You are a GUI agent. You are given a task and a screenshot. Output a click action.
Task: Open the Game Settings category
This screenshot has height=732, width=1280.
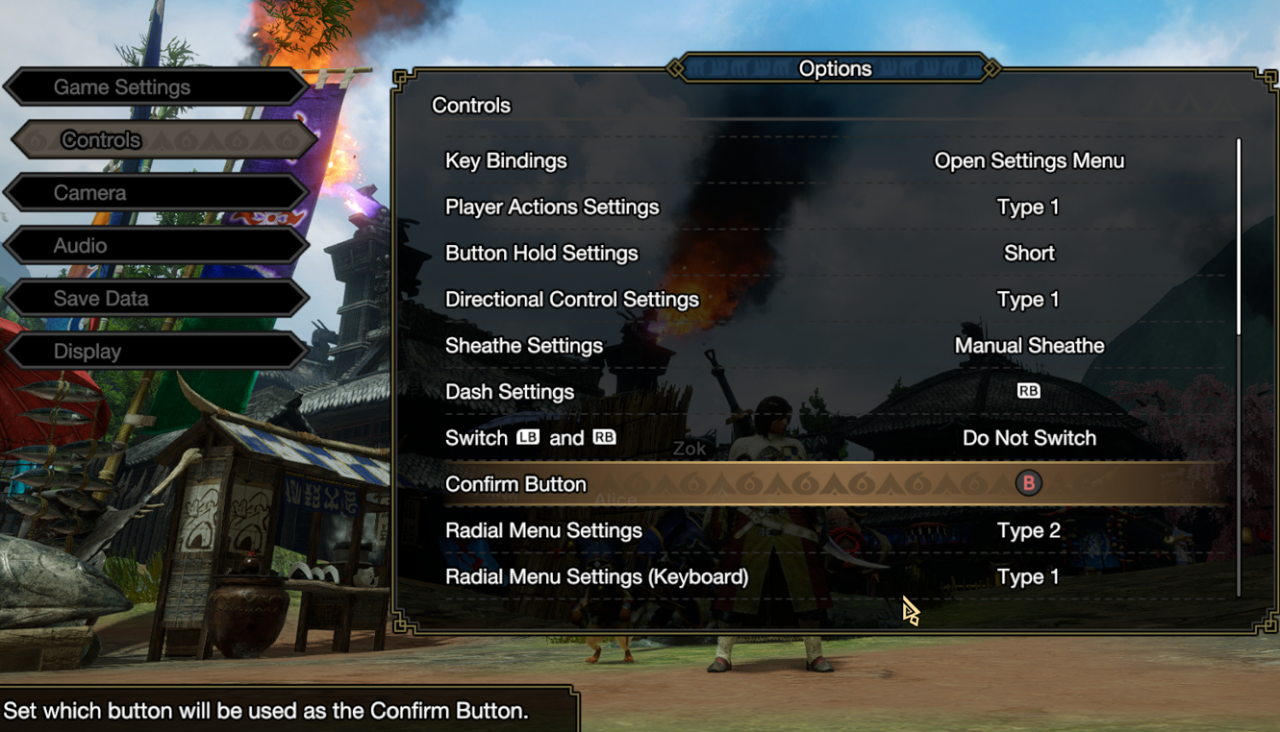point(155,87)
